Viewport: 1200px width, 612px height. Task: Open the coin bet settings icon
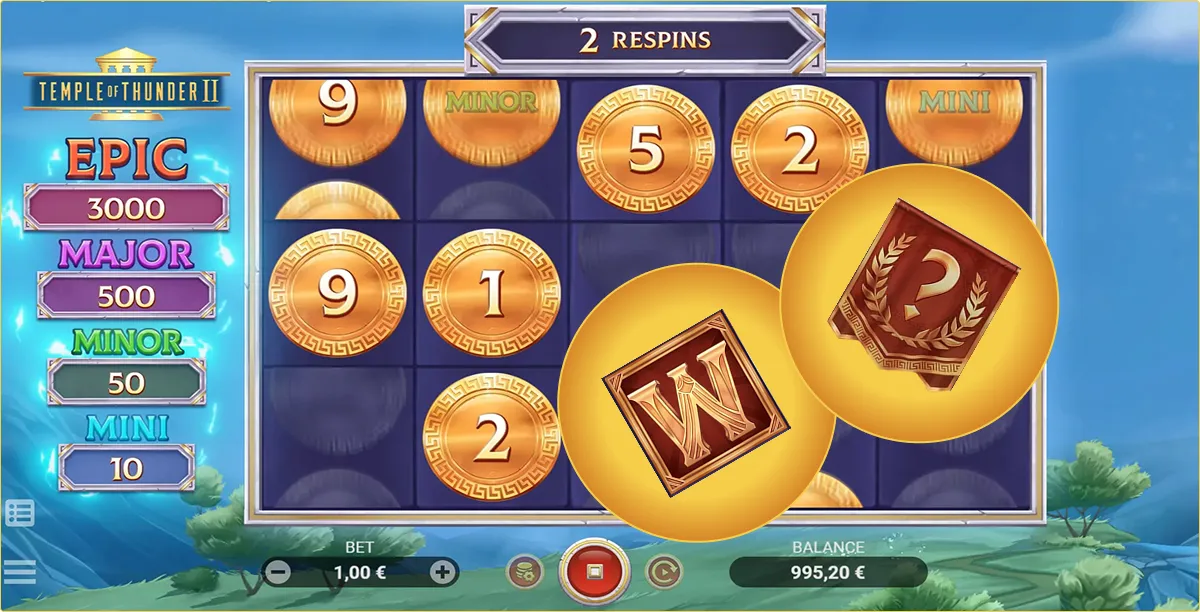(x=525, y=573)
